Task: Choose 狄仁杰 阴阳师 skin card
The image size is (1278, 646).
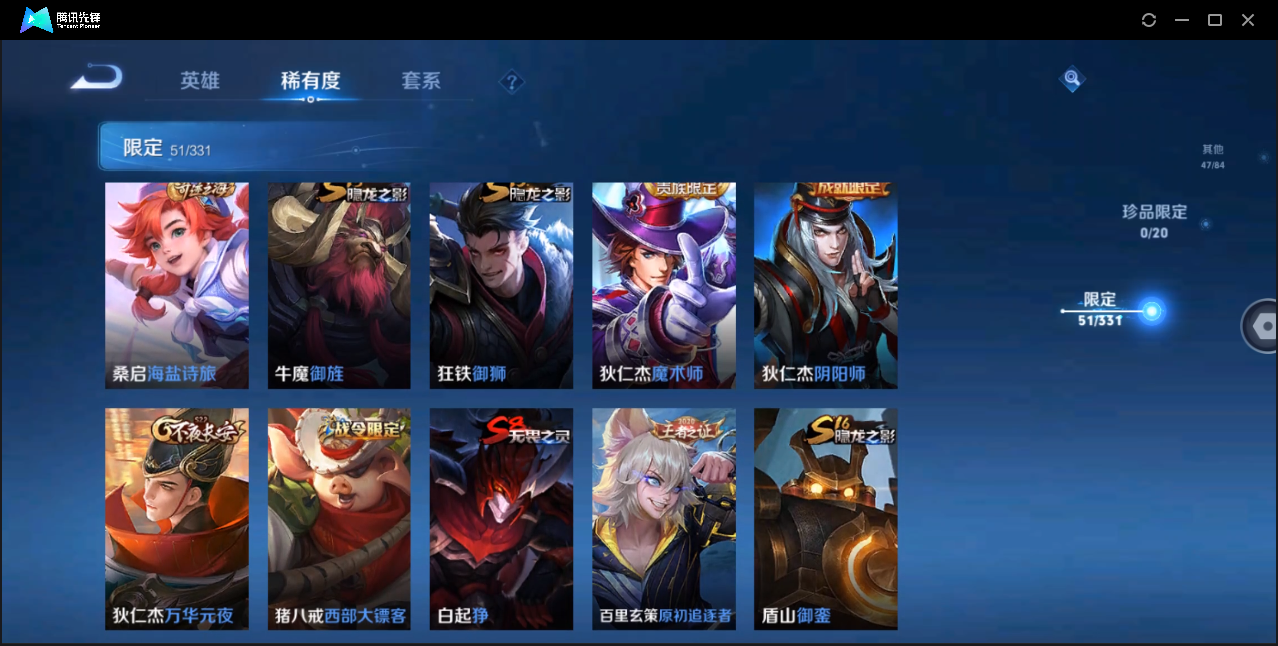Action: (x=825, y=285)
